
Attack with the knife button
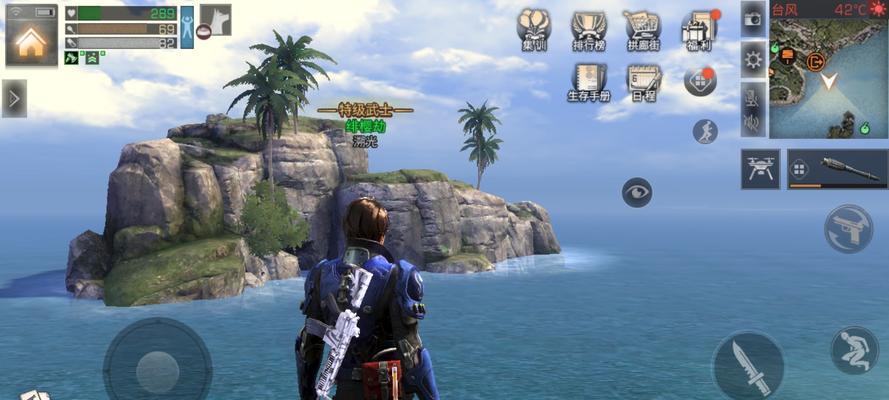(747, 365)
